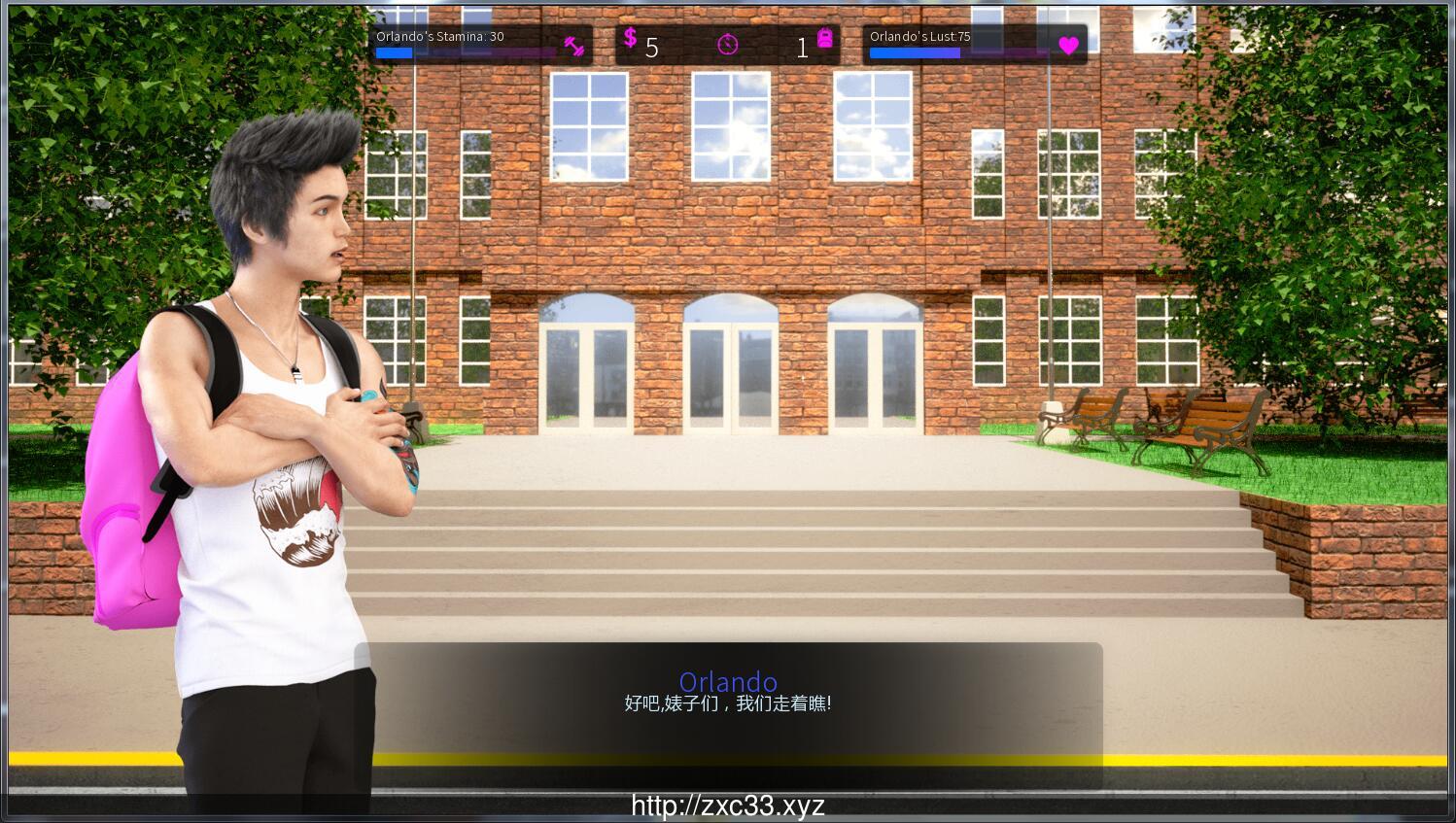Click the Orlando name label
Image resolution: width=1456 pixels, height=823 pixels.
(x=728, y=682)
